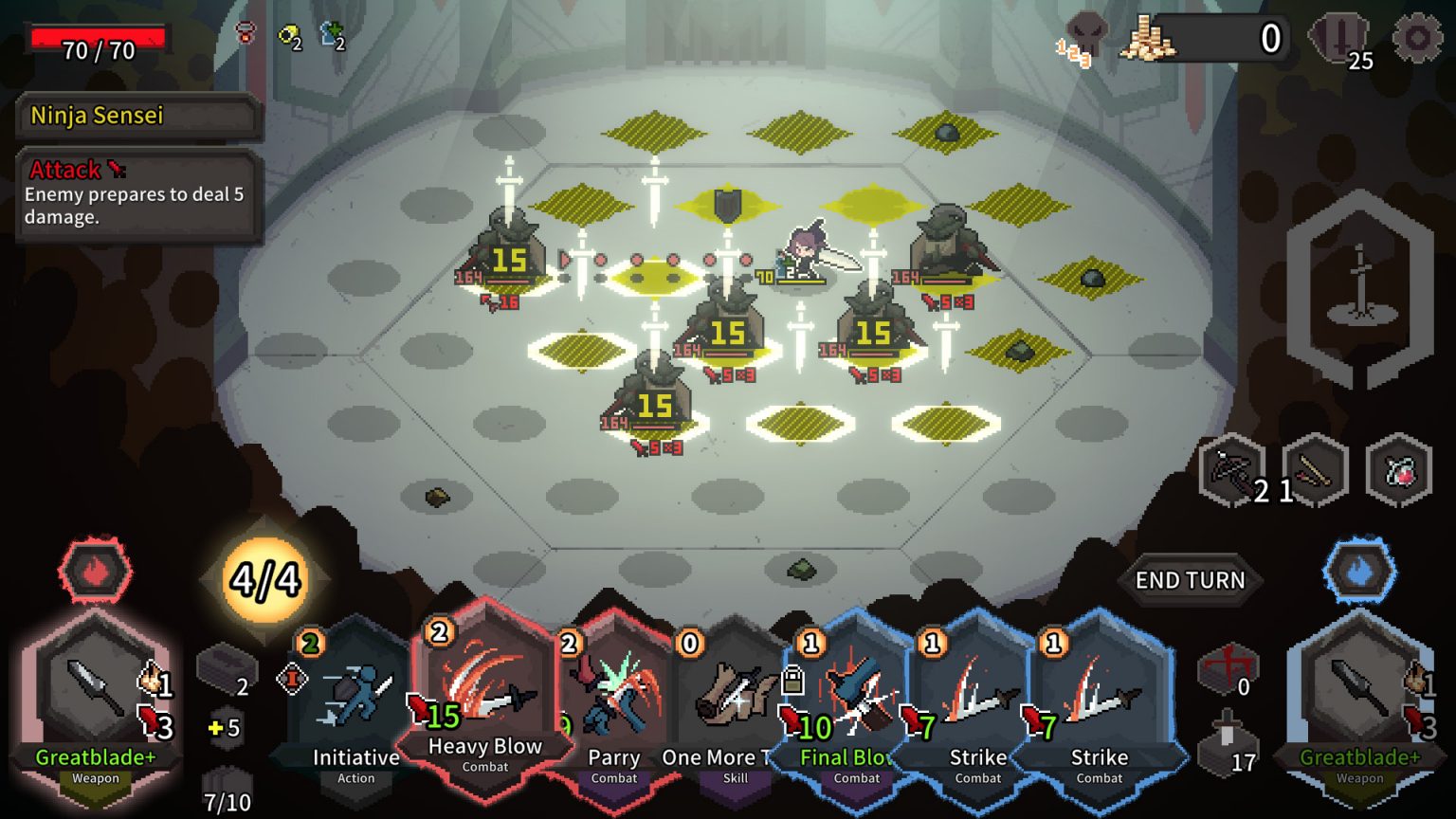Open the settings gear in the top-right corner
This screenshot has height=819, width=1456.
(x=1414, y=38)
